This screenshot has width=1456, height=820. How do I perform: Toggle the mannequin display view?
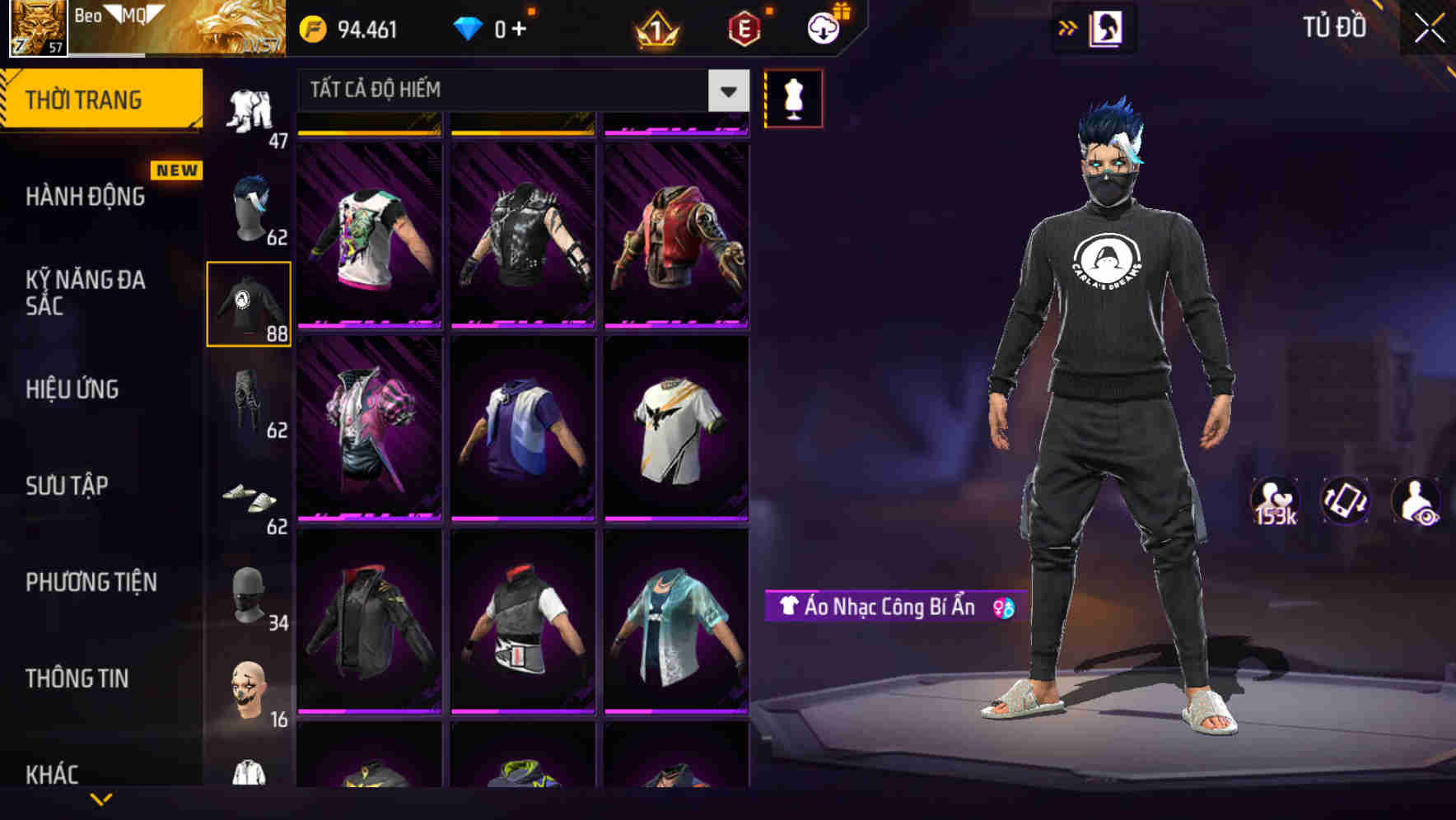point(794,98)
